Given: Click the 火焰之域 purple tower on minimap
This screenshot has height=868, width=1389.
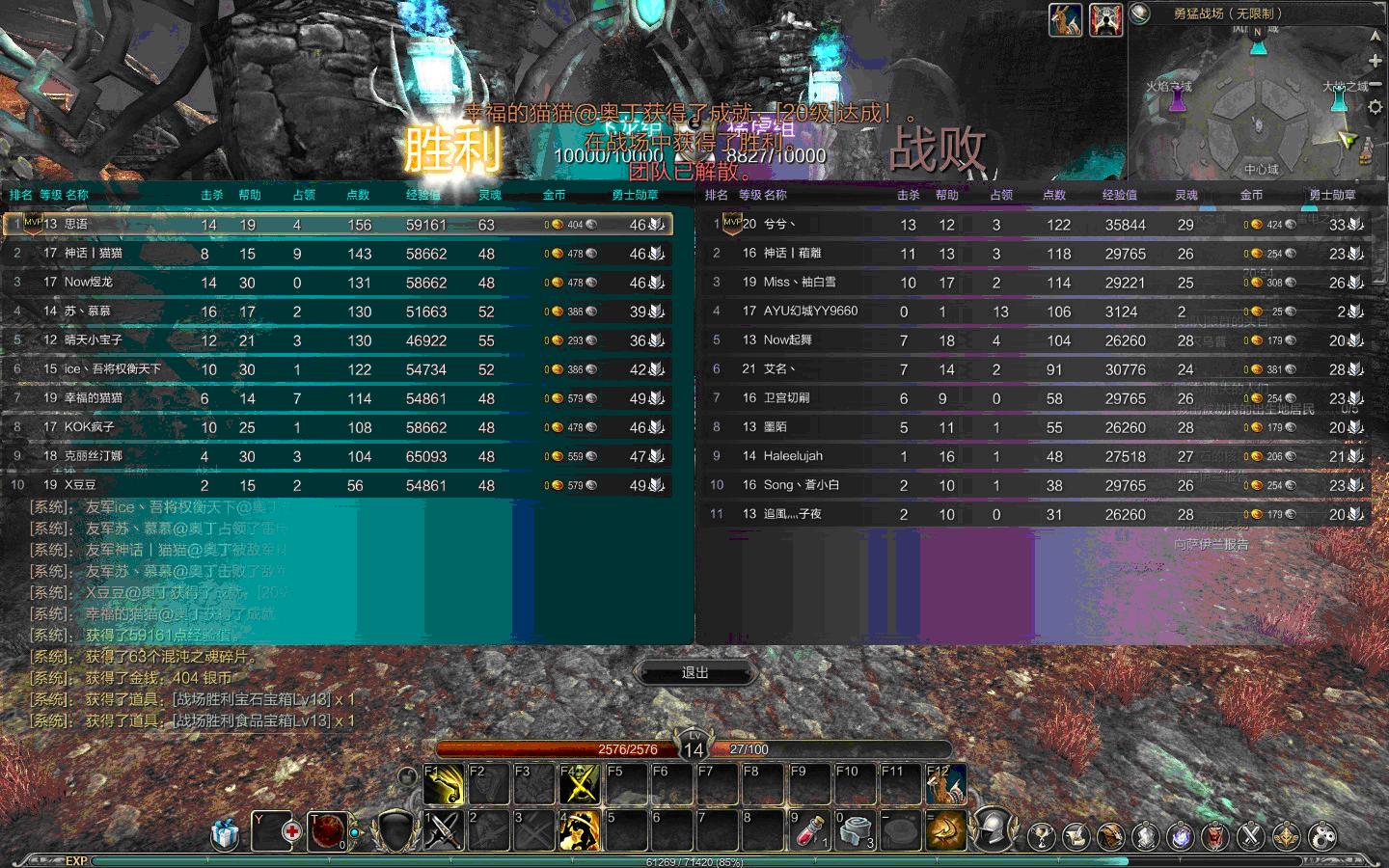Looking at the screenshot, I should pos(1178,100).
